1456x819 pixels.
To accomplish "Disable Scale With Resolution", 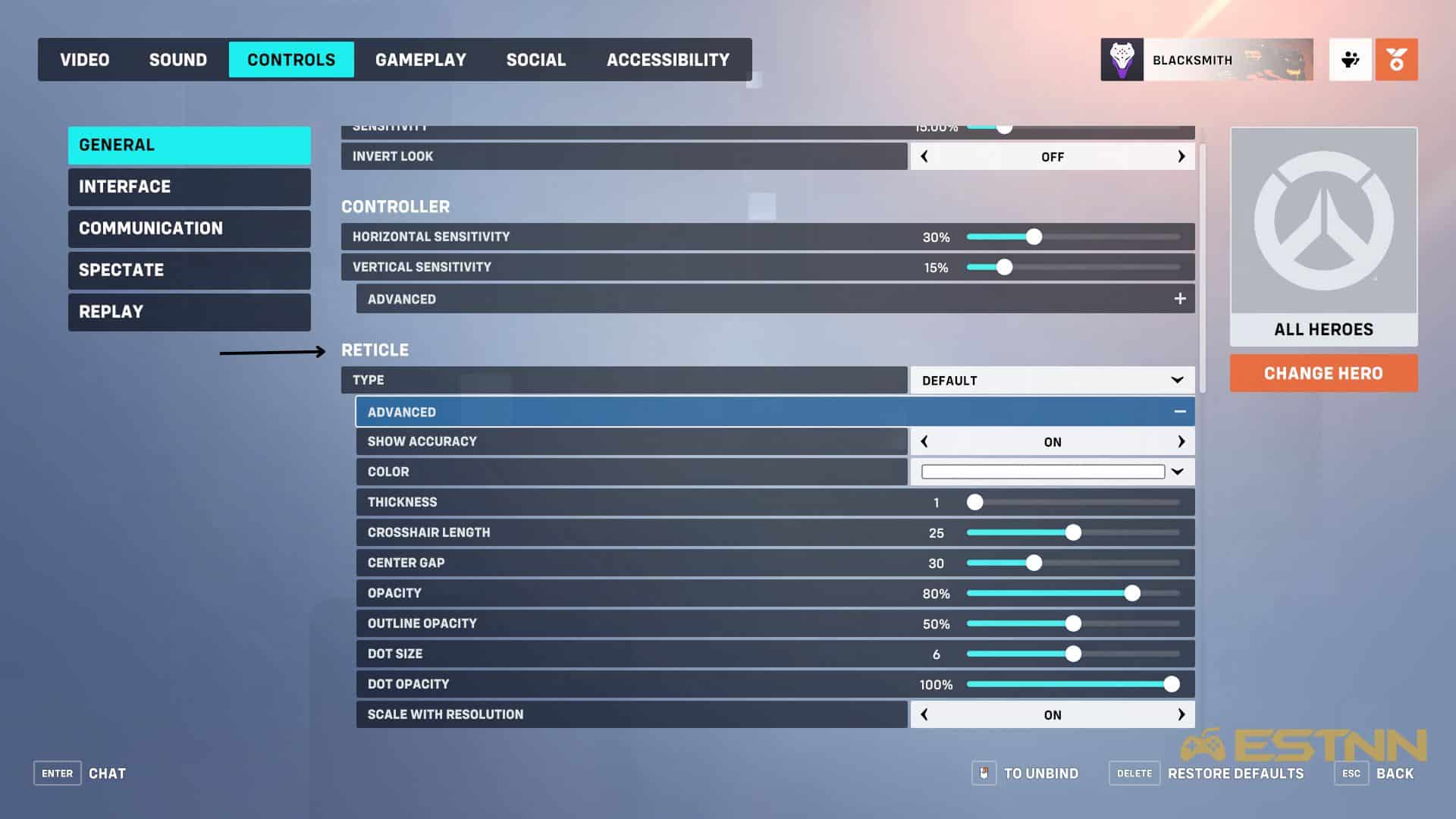I will 924,714.
